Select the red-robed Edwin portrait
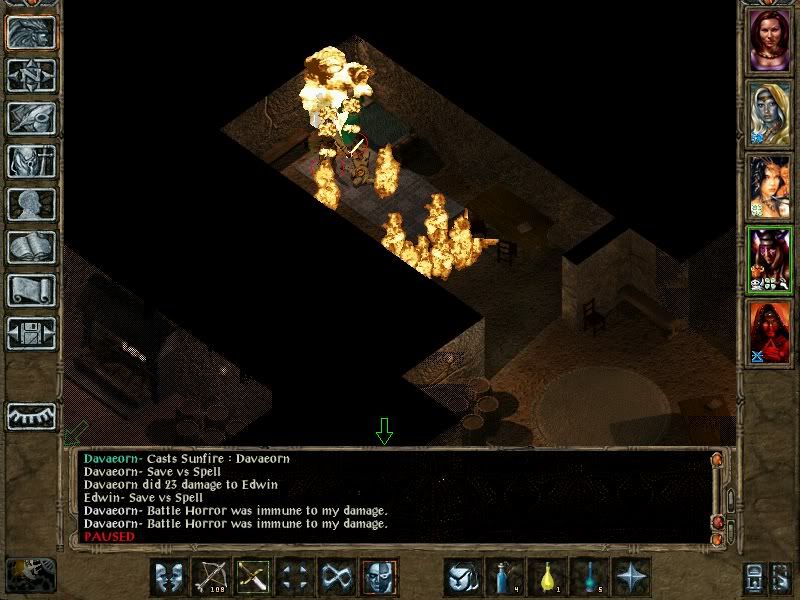 click(x=770, y=332)
